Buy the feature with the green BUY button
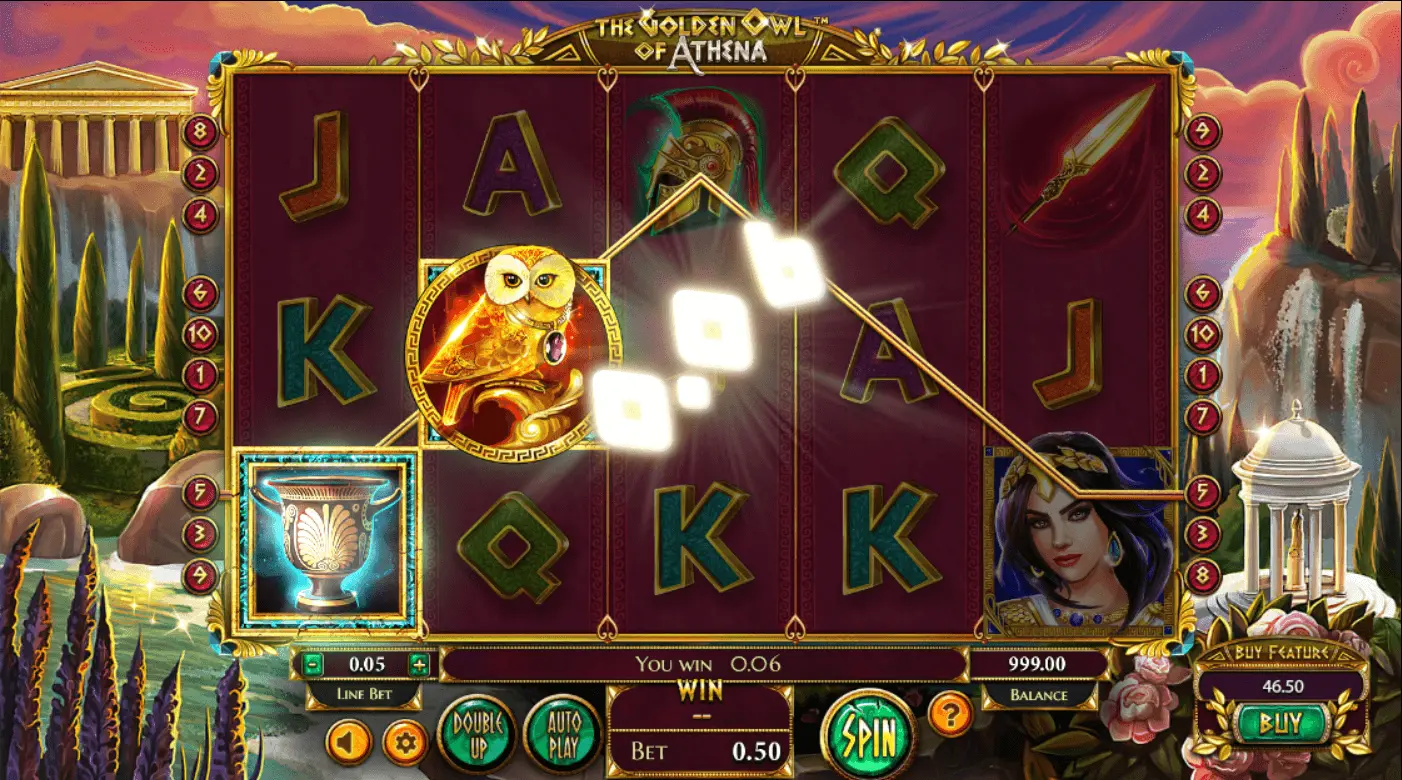The width and height of the screenshot is (1402, 780). coord(1281,722)
